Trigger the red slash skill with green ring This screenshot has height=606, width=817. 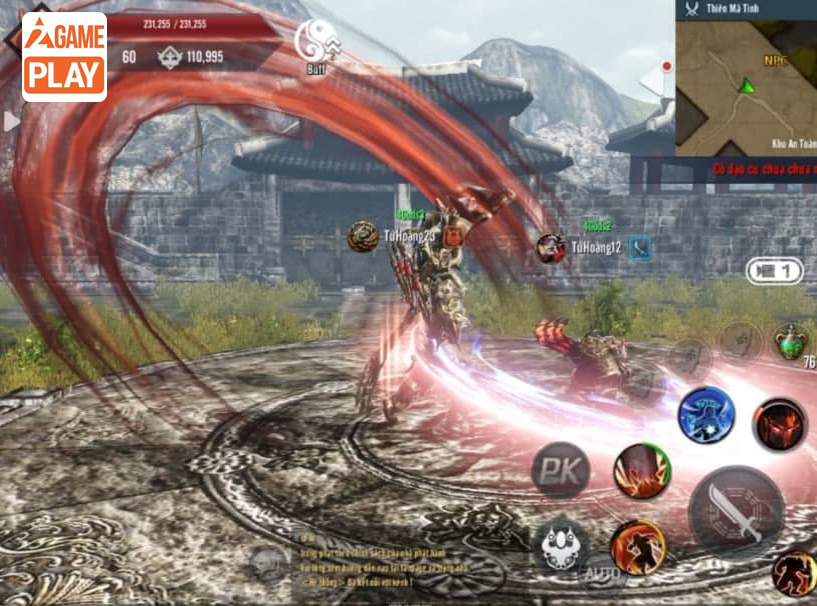coord(642,470)
